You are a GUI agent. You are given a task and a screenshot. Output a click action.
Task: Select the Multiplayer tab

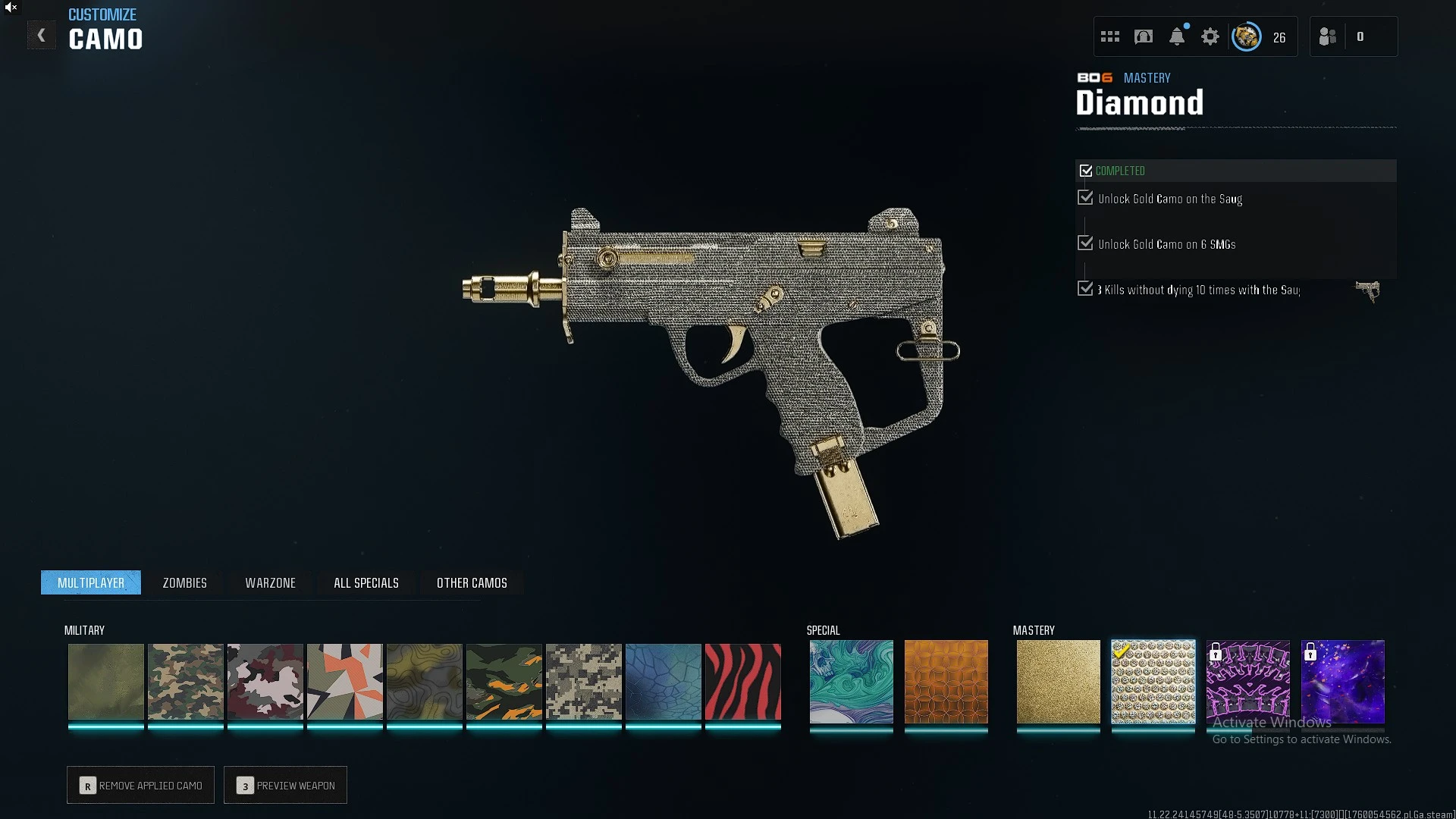91,582
